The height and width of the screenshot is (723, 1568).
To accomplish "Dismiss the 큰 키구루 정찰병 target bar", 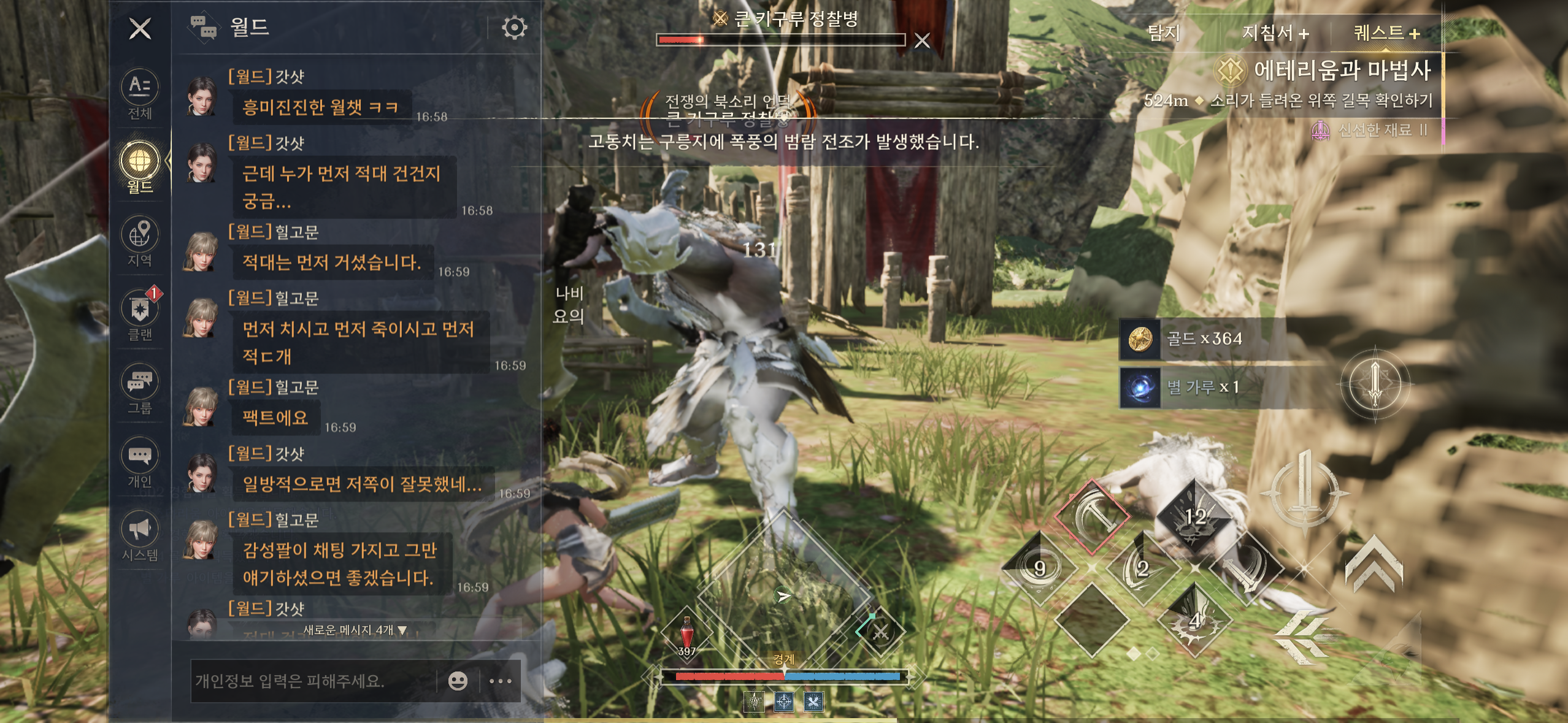I will [x=921, y=41].
